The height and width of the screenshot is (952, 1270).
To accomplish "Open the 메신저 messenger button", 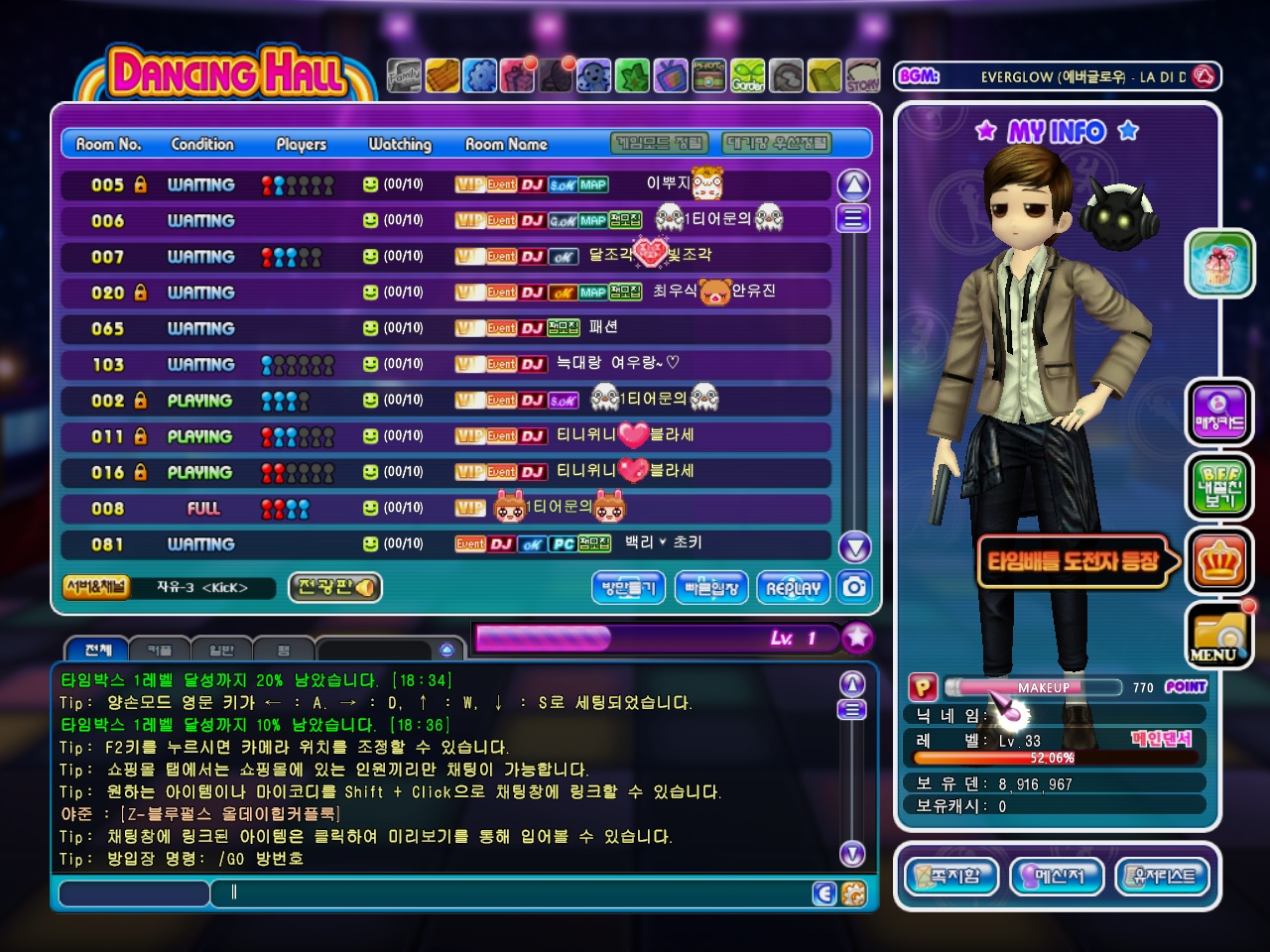I will click(x=1059, y=876).
